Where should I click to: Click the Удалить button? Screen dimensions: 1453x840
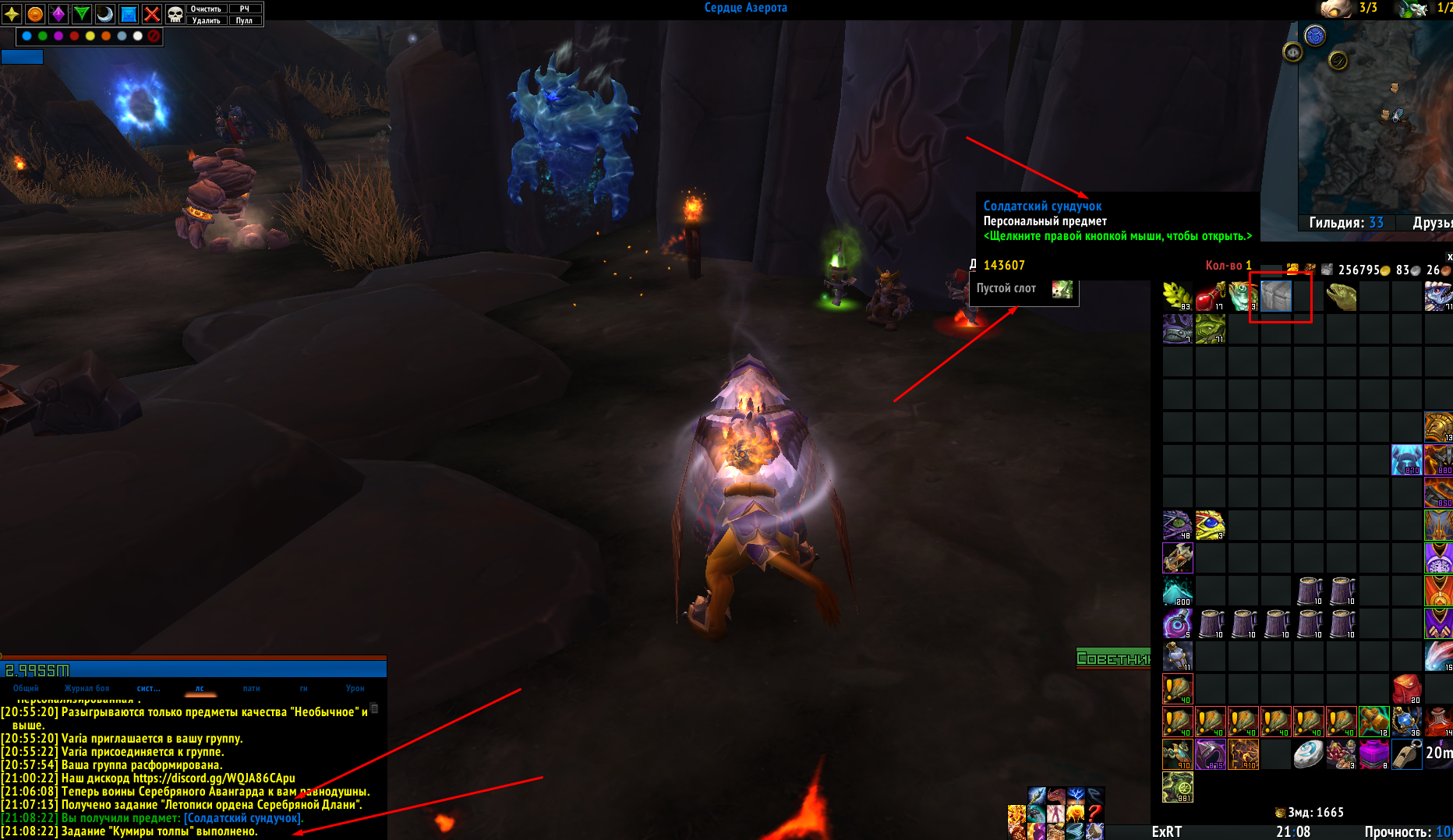pyautogui.click(x=206, y=20)
